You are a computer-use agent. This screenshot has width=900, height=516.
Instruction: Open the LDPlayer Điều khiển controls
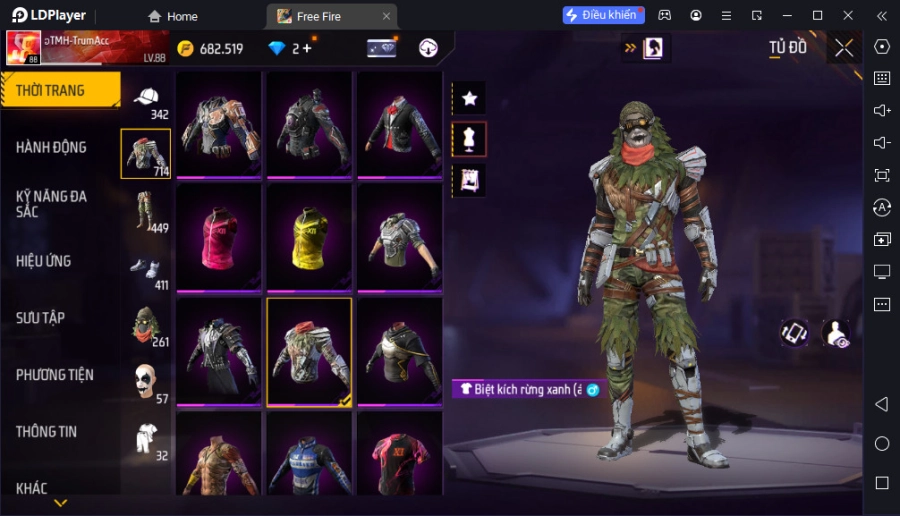(x=603, y=15)
